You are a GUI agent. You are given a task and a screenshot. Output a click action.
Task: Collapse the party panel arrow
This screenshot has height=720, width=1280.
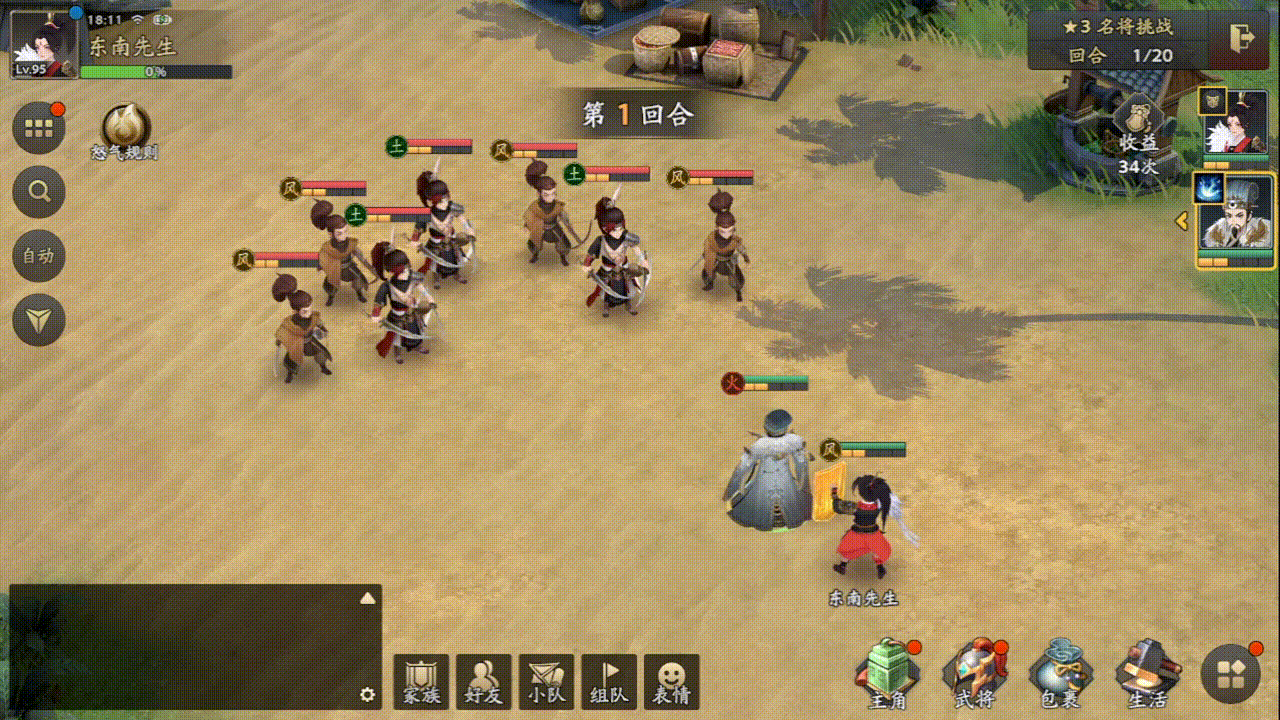(1182, 220)
